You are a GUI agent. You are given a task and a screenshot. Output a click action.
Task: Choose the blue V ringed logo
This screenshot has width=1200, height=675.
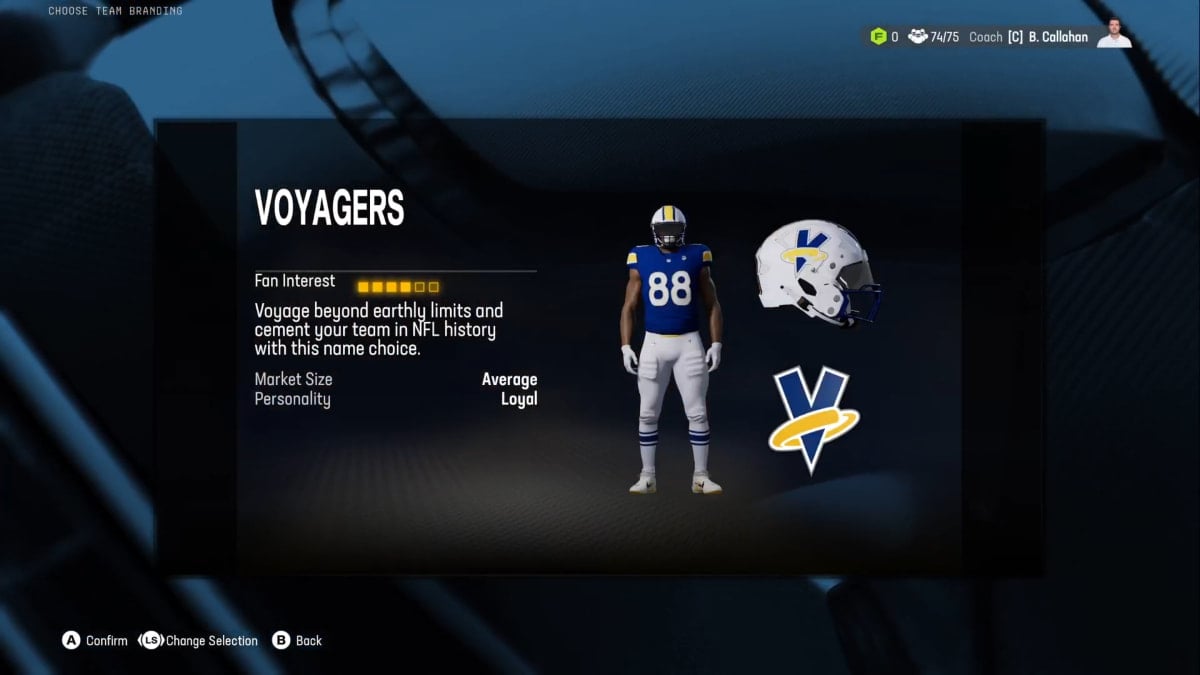(x=814, y=419)
